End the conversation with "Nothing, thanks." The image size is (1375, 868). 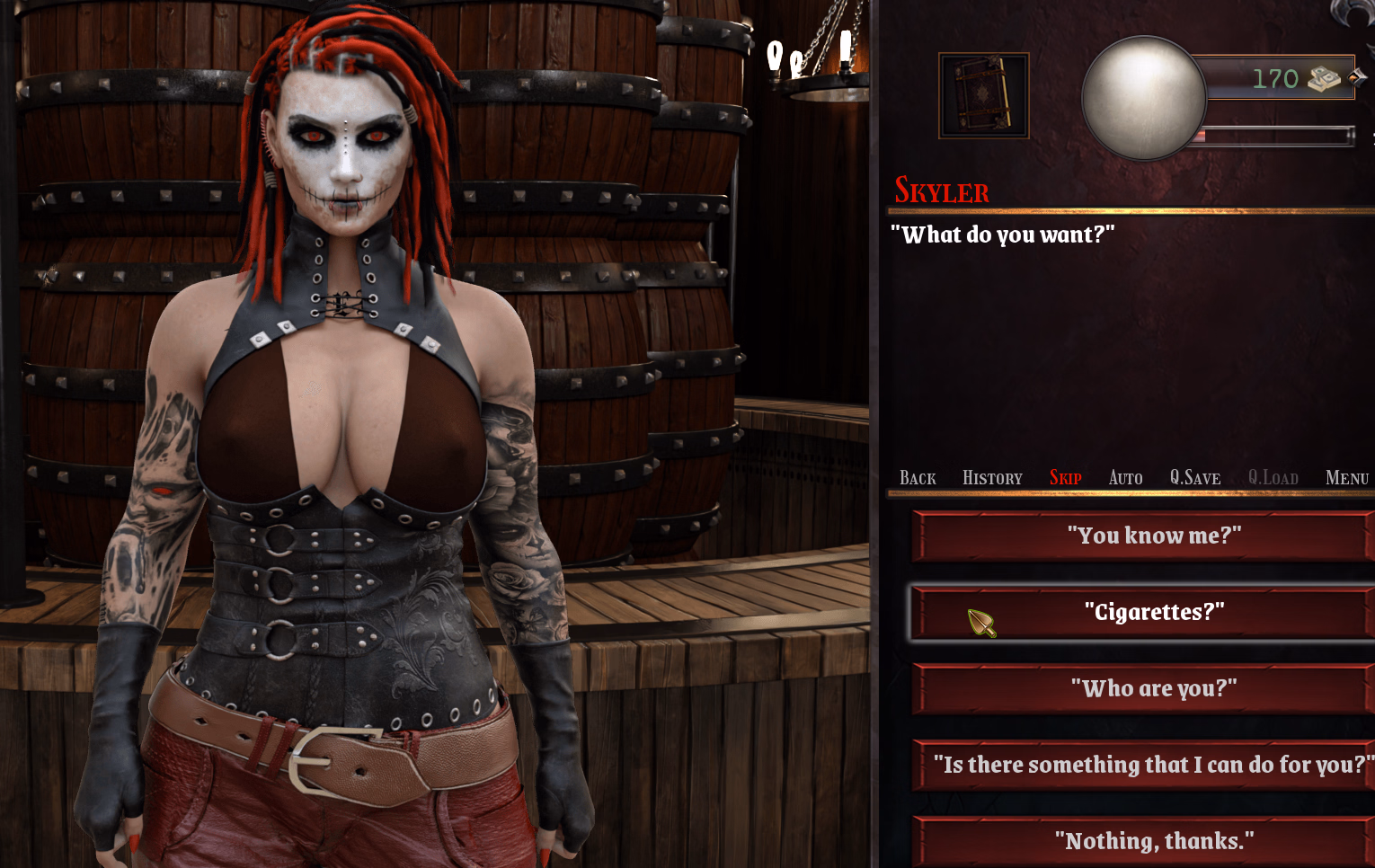1154,841
